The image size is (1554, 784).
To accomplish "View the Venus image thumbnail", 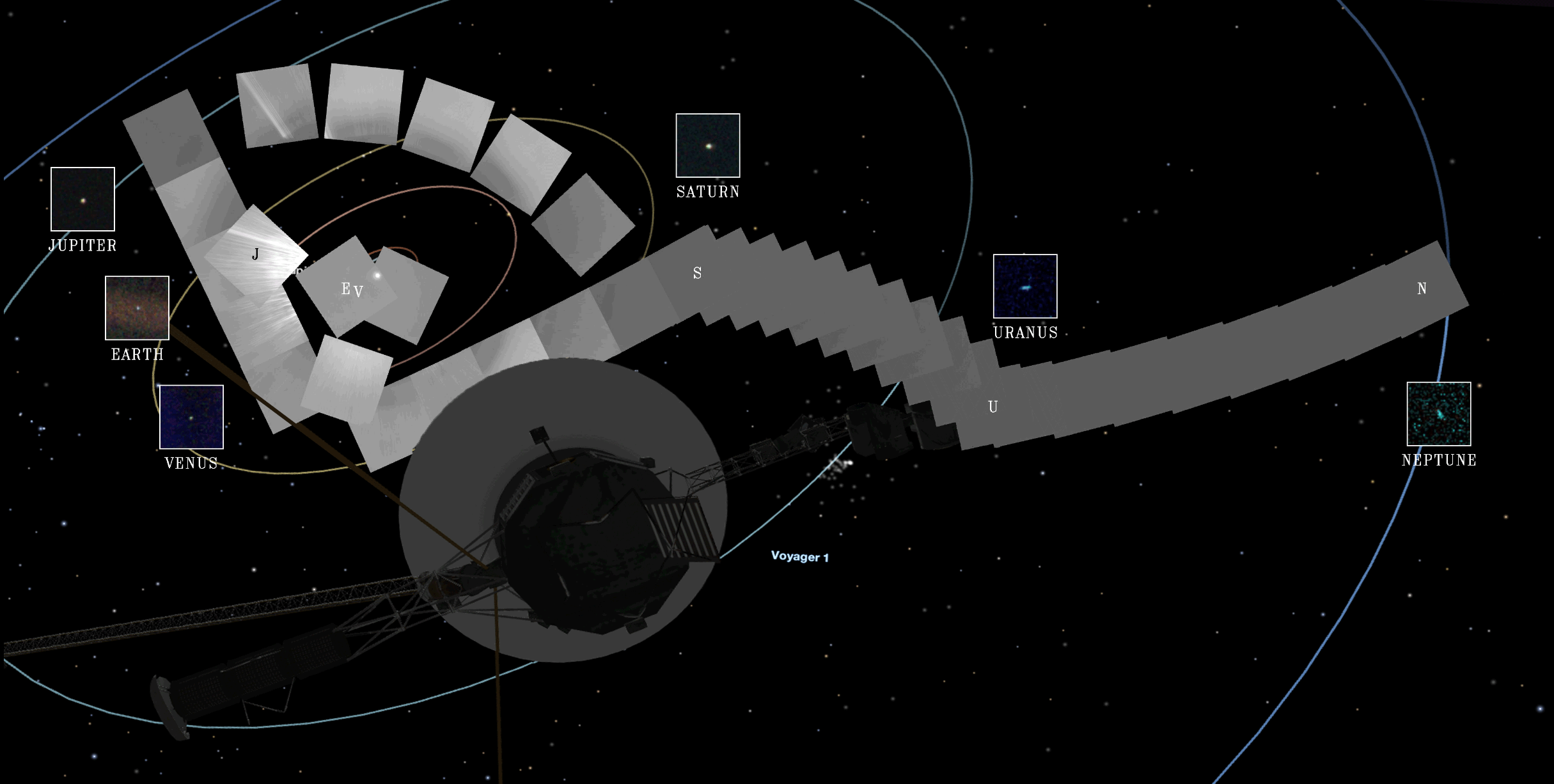I will 191,417.
